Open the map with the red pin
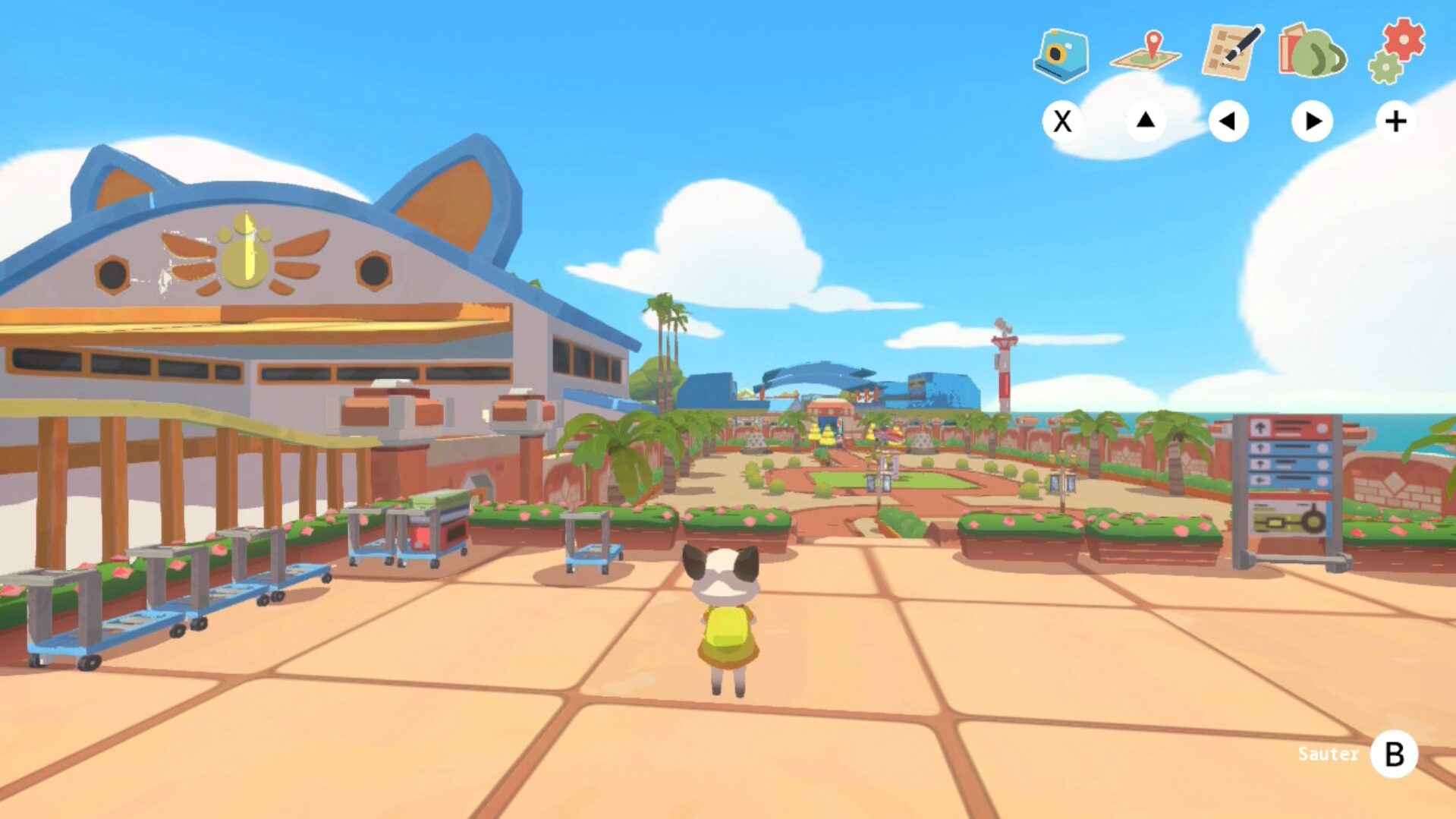This screenshot has width=1456, height=819. pyautogui.click(x=1146, y=53)
